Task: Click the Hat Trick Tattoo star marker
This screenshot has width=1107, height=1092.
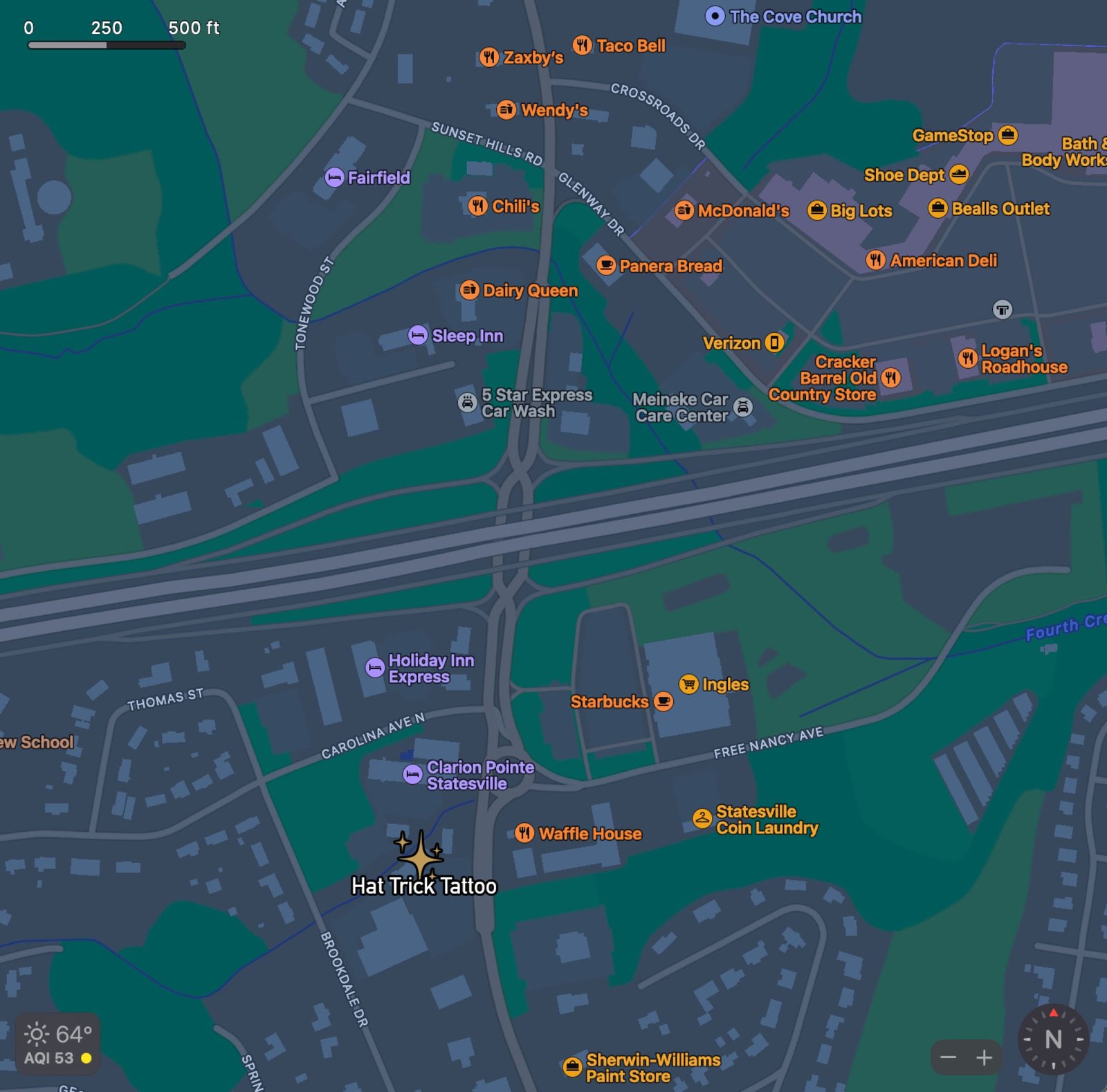Action: pyautogui.click(x=421, y=858)
